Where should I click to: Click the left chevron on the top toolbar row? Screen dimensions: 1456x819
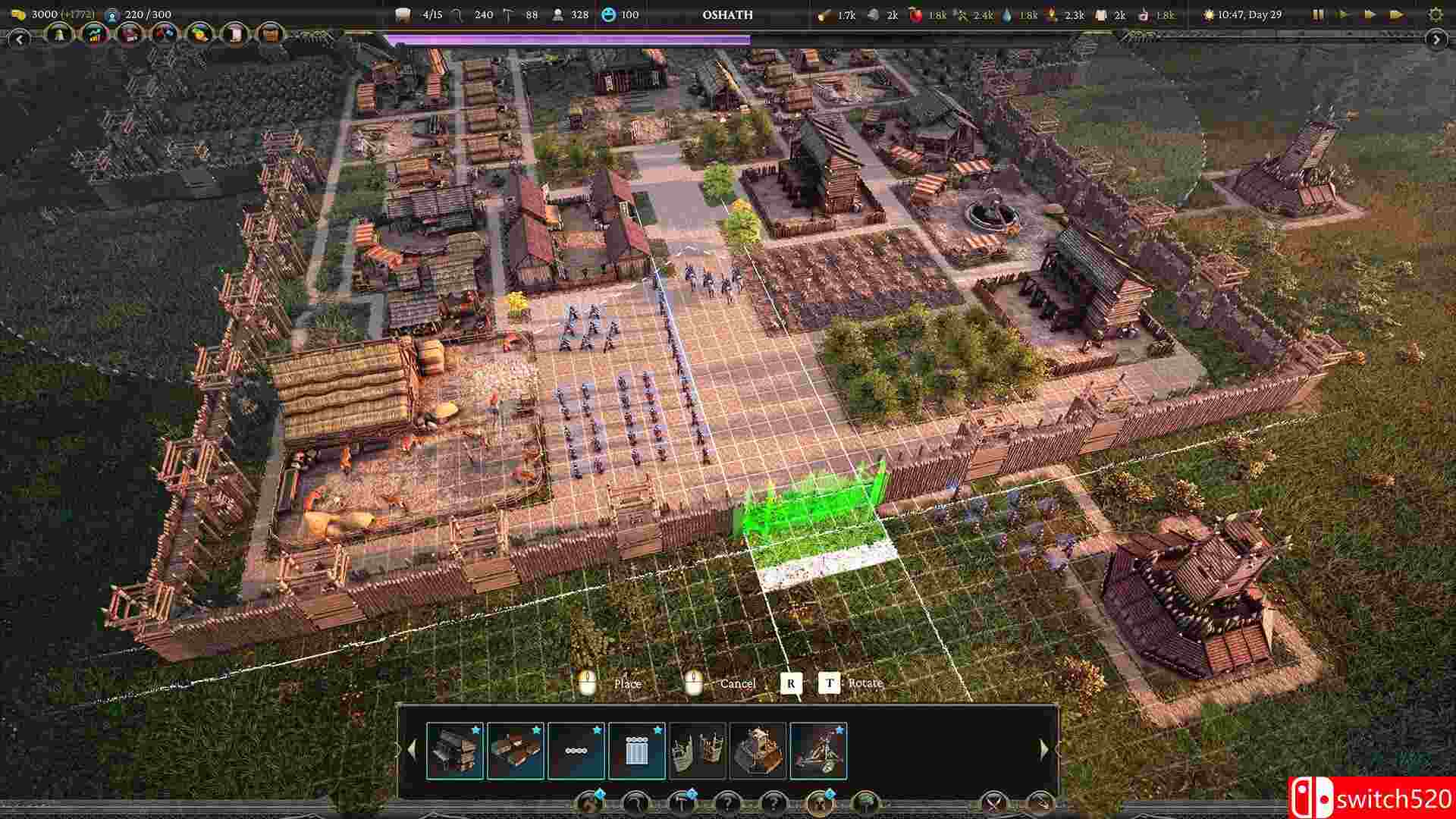[x=20, y=39]
